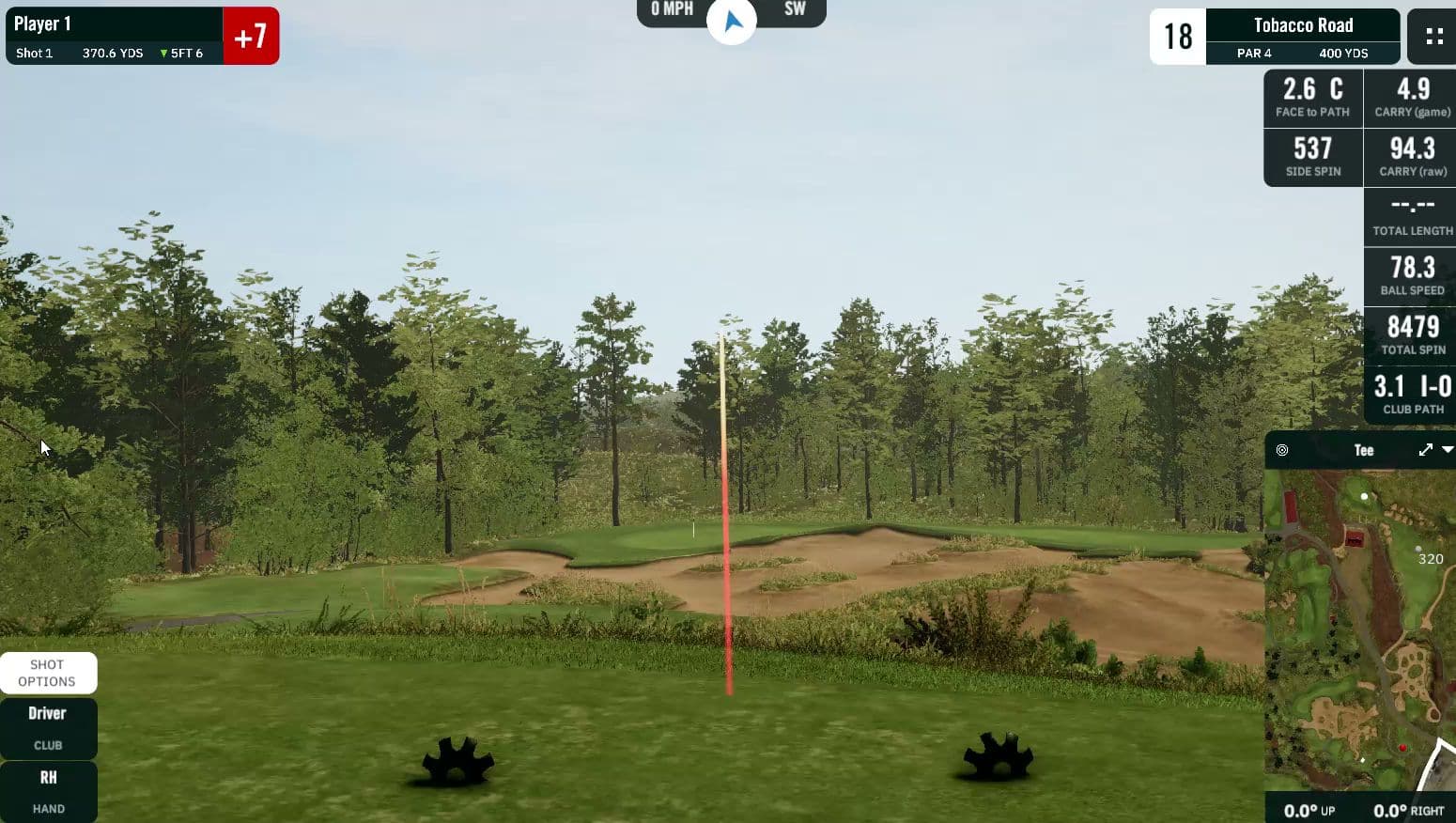Image resolution: width=1456 pixels, height=823 pixels.
Task: Open SHOT OPTIONS
Action: (49, 673)
